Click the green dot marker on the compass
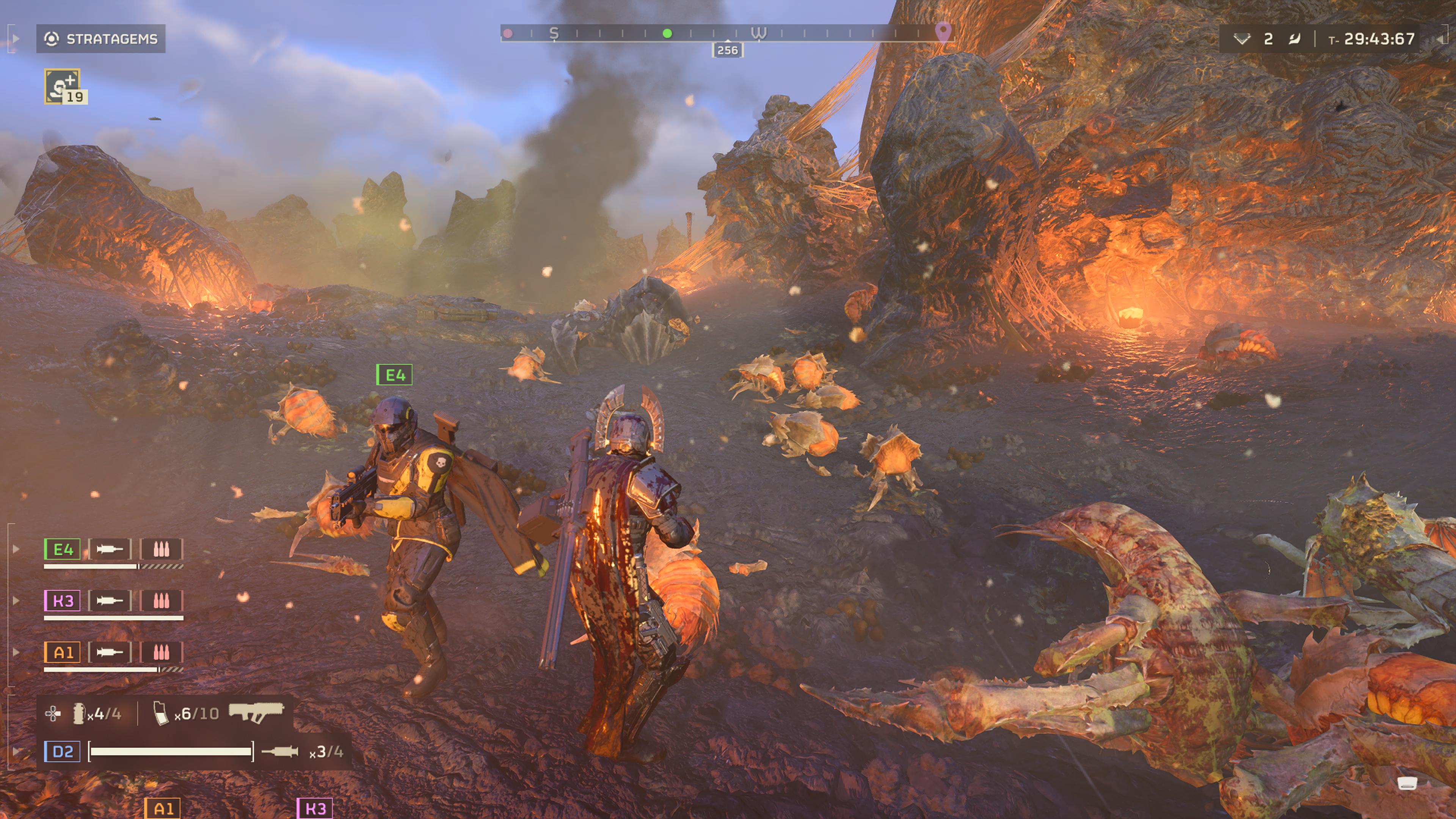Image resolution: width=1456 pixels, height=819 pixels. [x=667, y=33]
